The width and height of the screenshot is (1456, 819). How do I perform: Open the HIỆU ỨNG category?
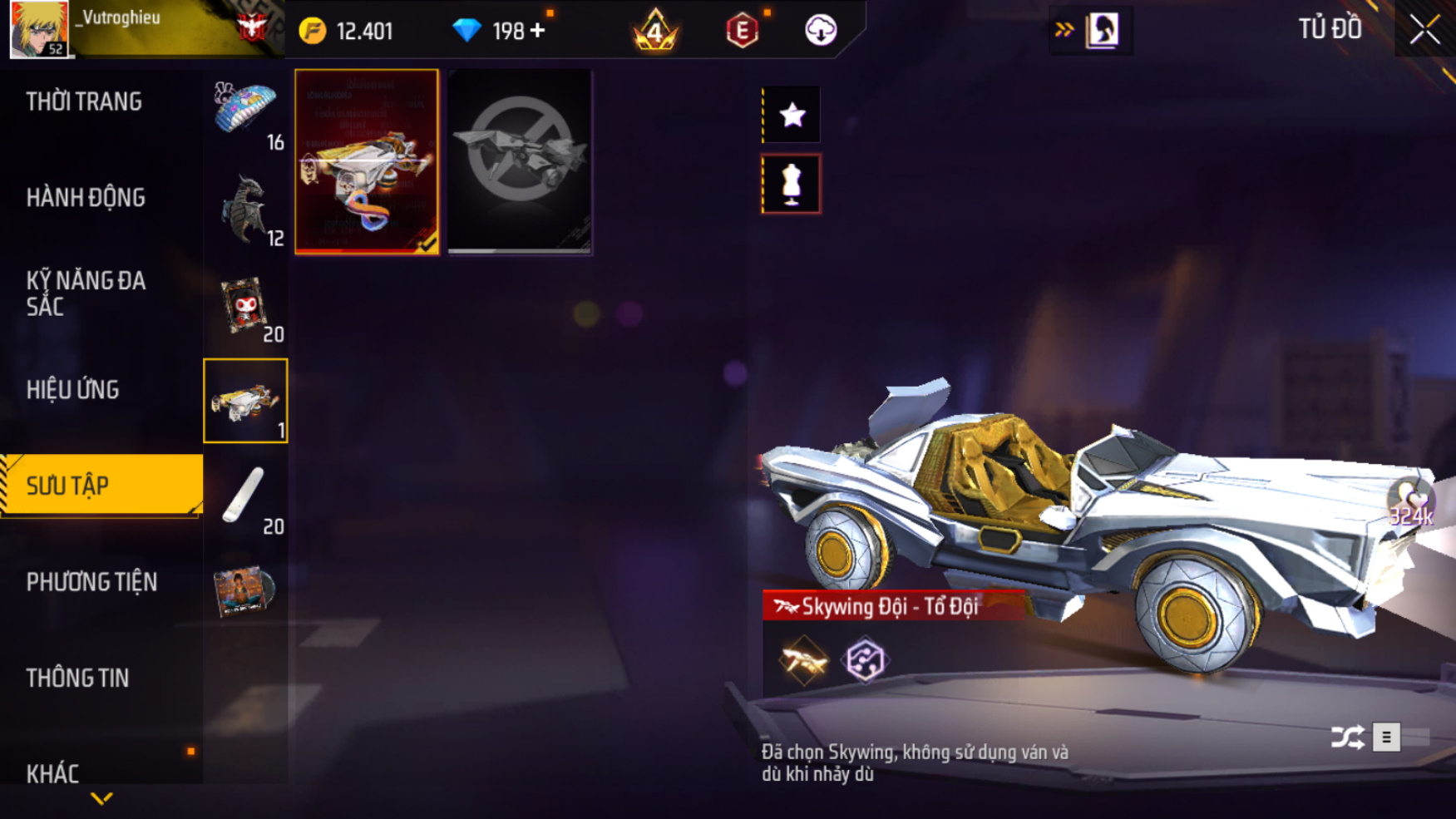tap(72, 389)
